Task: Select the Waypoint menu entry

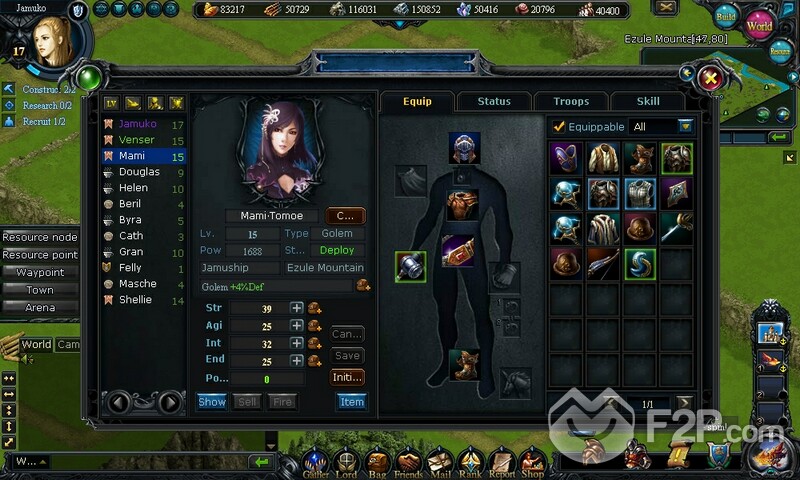Action: (40, 272)
